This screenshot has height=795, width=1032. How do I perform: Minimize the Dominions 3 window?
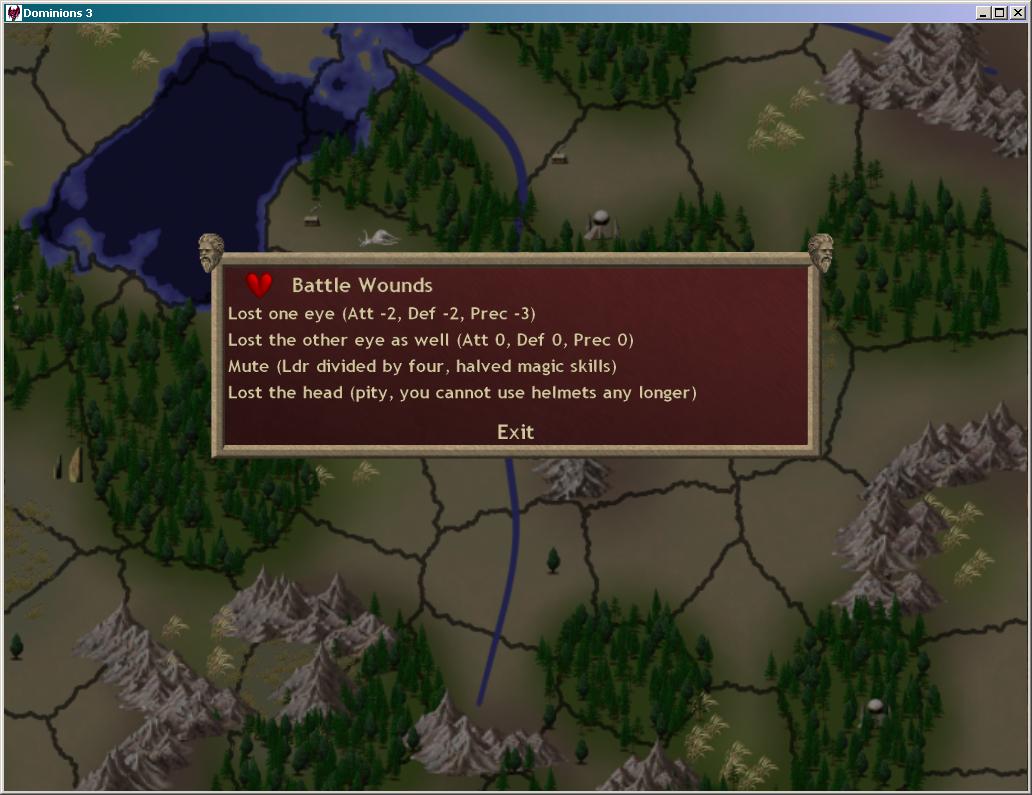click(984, 13)
